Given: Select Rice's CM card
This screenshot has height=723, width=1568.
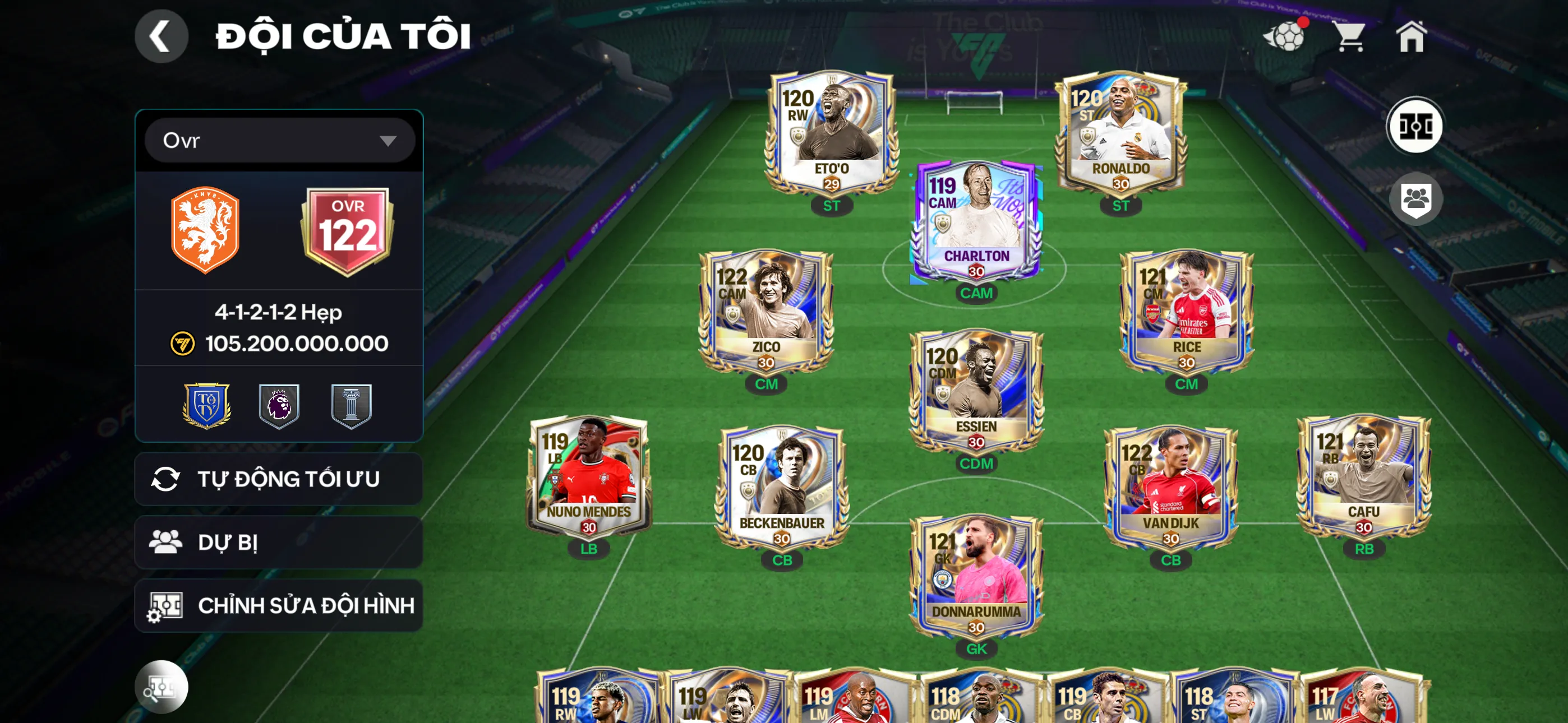Looking at the screenshot, I should coord(1186,312).
